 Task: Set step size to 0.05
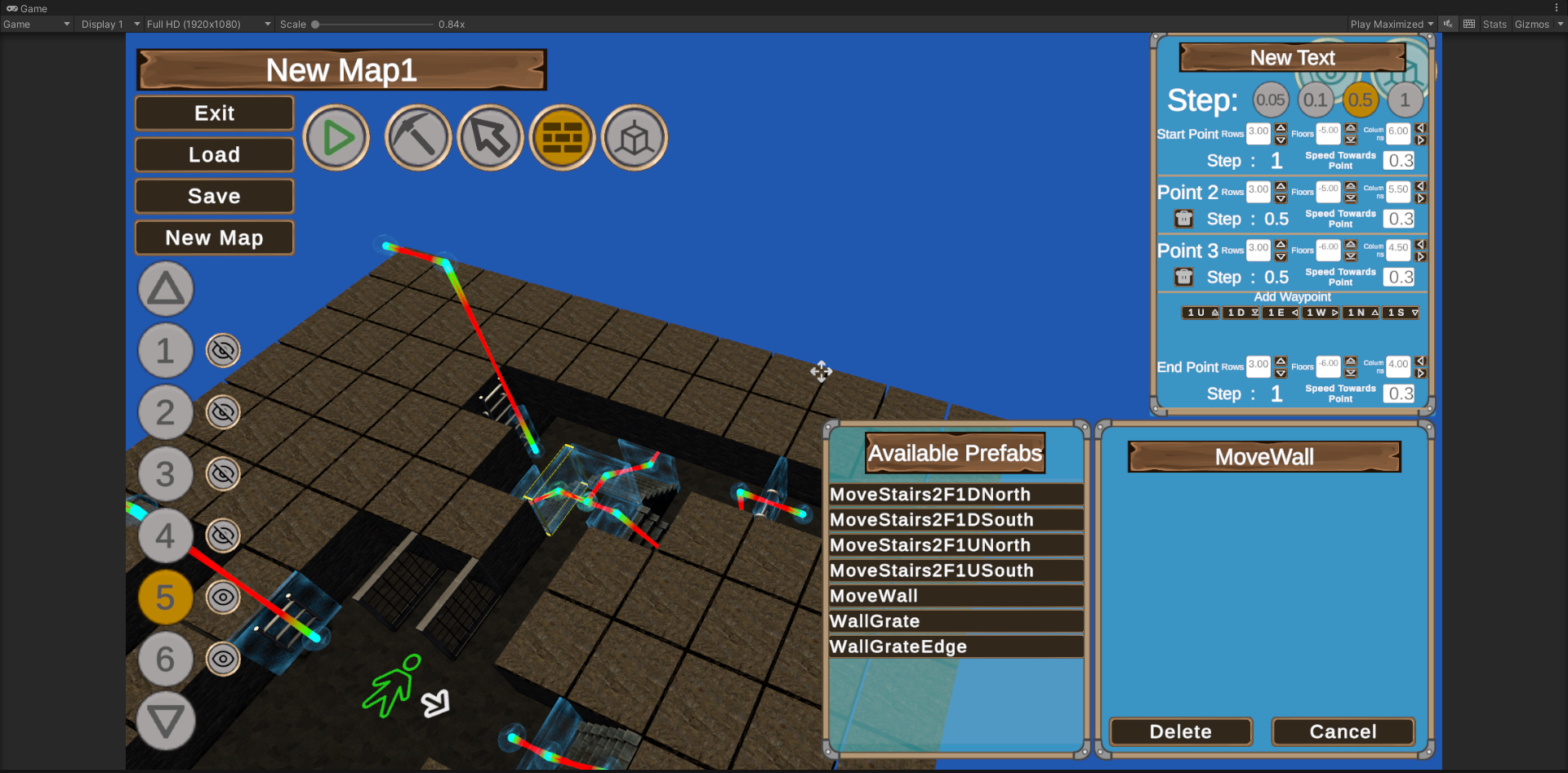1271,100
